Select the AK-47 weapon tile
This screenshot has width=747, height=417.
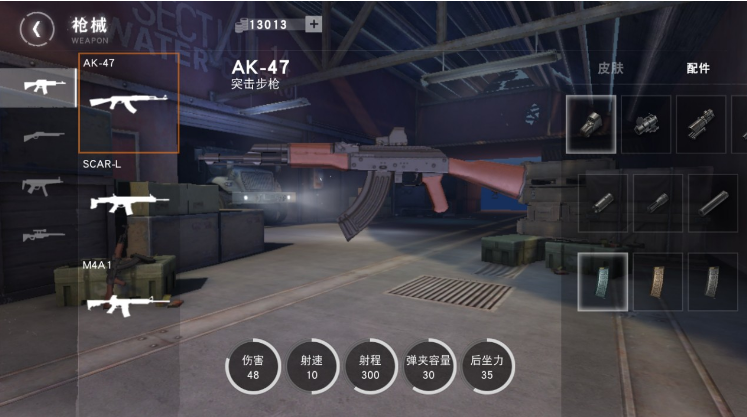click(128, 103)
